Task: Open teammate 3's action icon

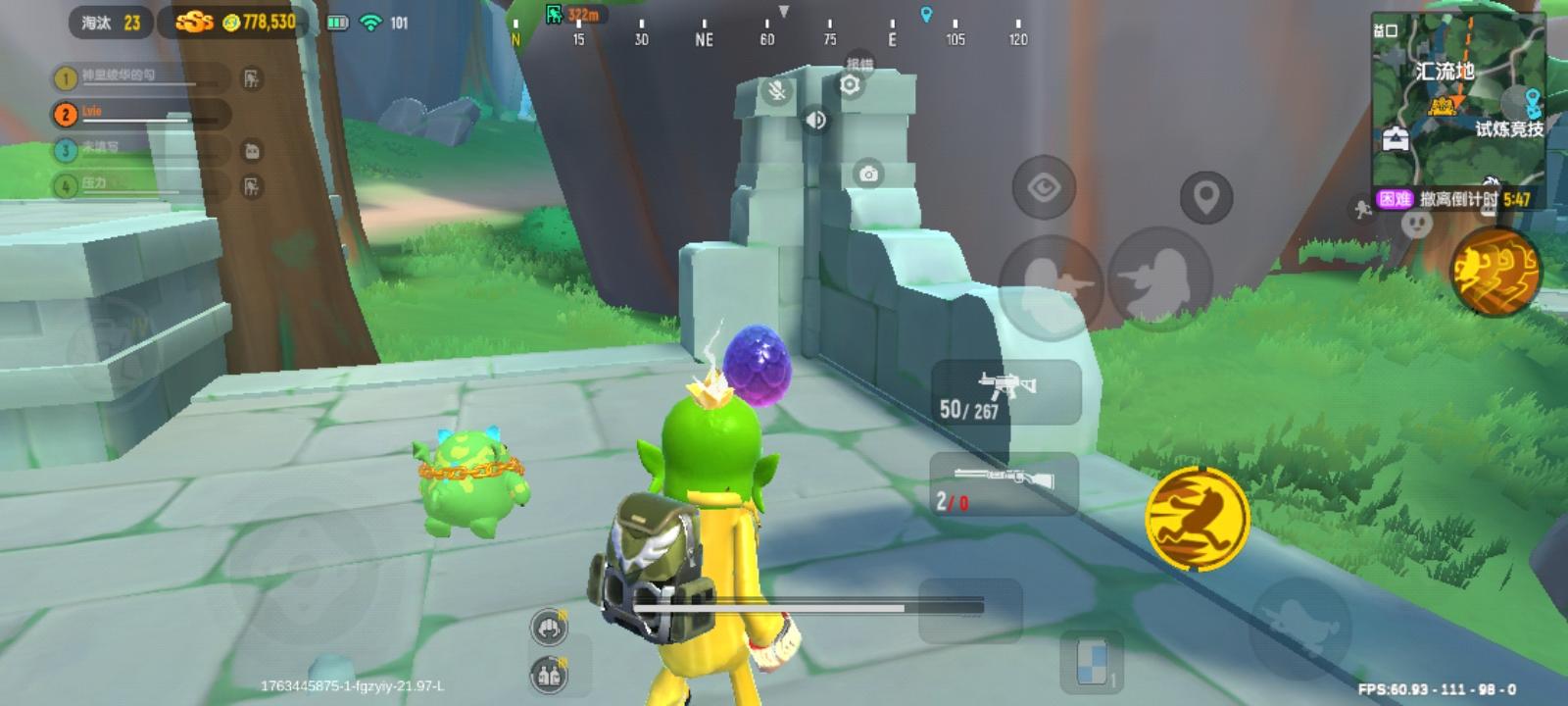Action: pyautogui.click(x=252, y=150)
